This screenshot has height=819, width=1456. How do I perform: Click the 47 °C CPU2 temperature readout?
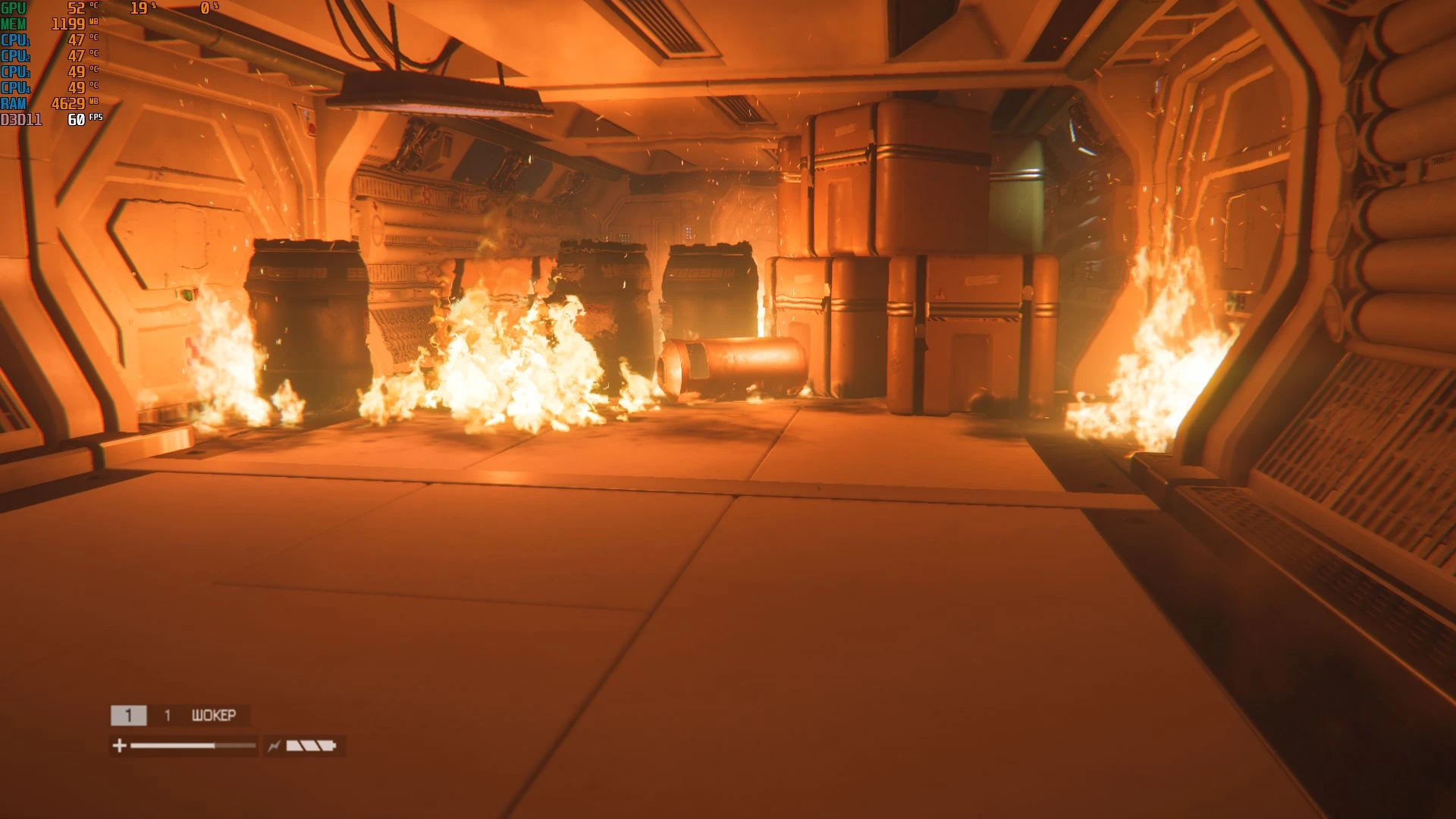77,56
